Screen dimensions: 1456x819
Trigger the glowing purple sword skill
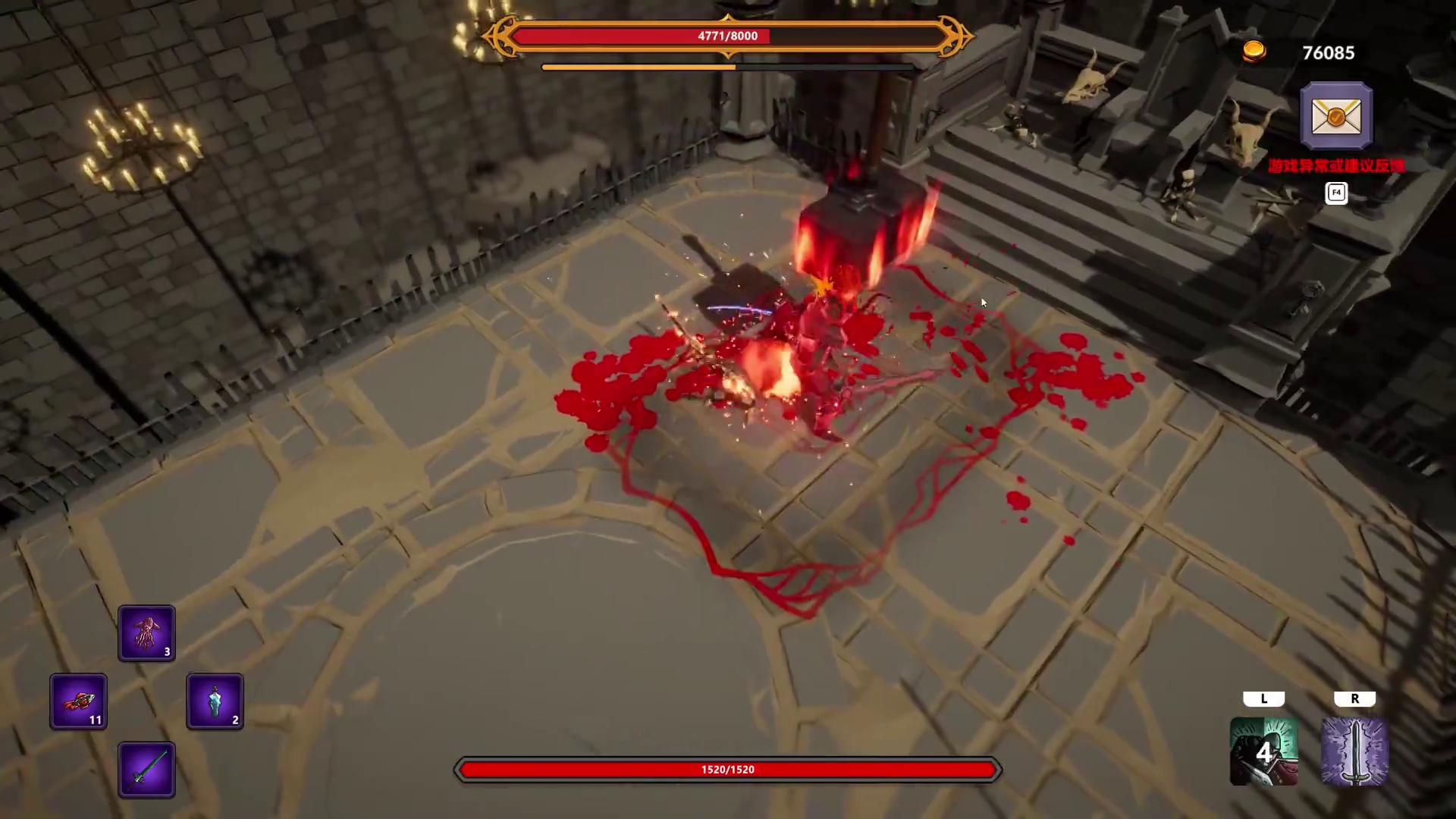point(1354,752)
